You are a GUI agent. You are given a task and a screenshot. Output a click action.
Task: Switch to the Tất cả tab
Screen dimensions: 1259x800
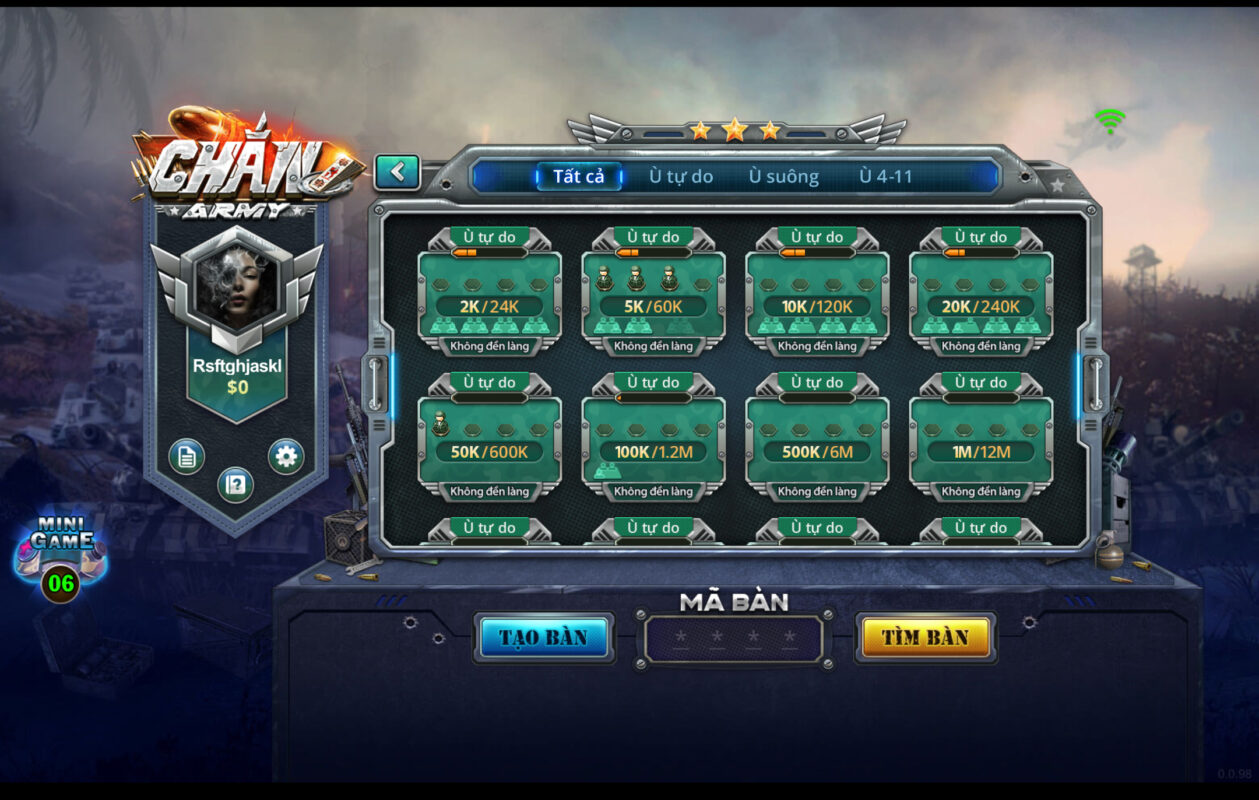click(579, 177)
